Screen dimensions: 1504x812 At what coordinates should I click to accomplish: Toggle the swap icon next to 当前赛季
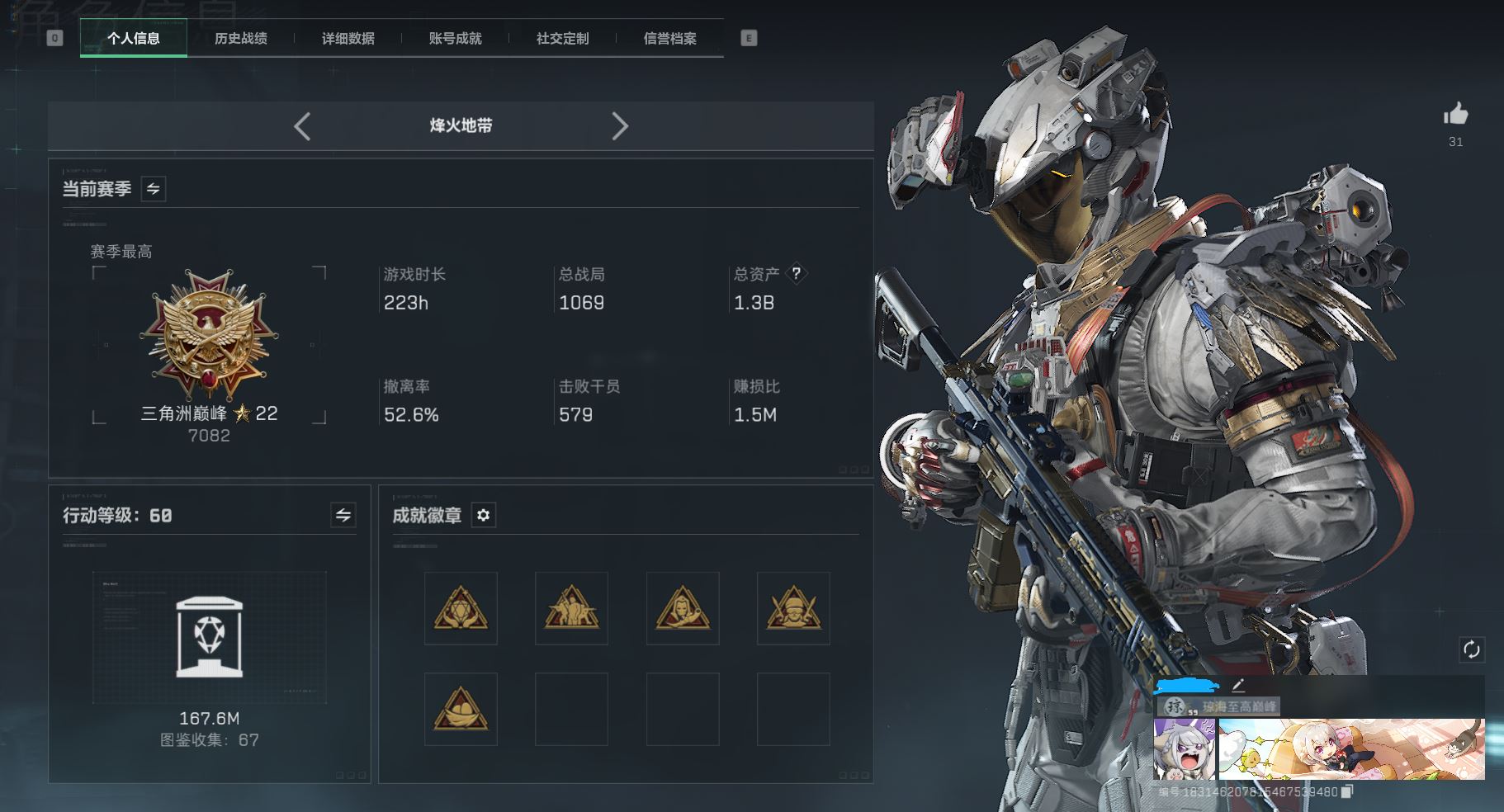point(154,189)
